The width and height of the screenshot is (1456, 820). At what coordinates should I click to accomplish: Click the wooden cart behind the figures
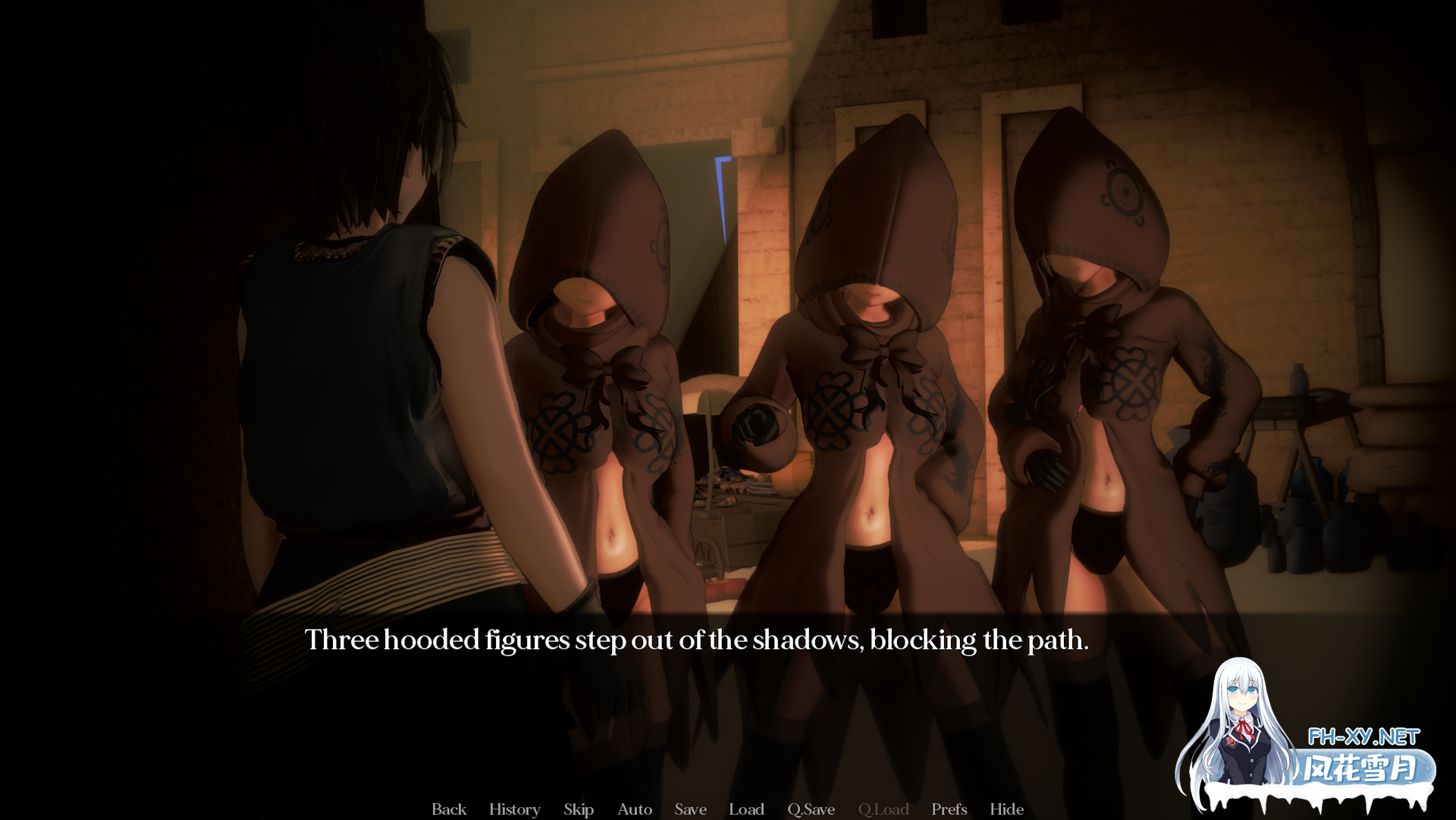[x=728, y=523]
